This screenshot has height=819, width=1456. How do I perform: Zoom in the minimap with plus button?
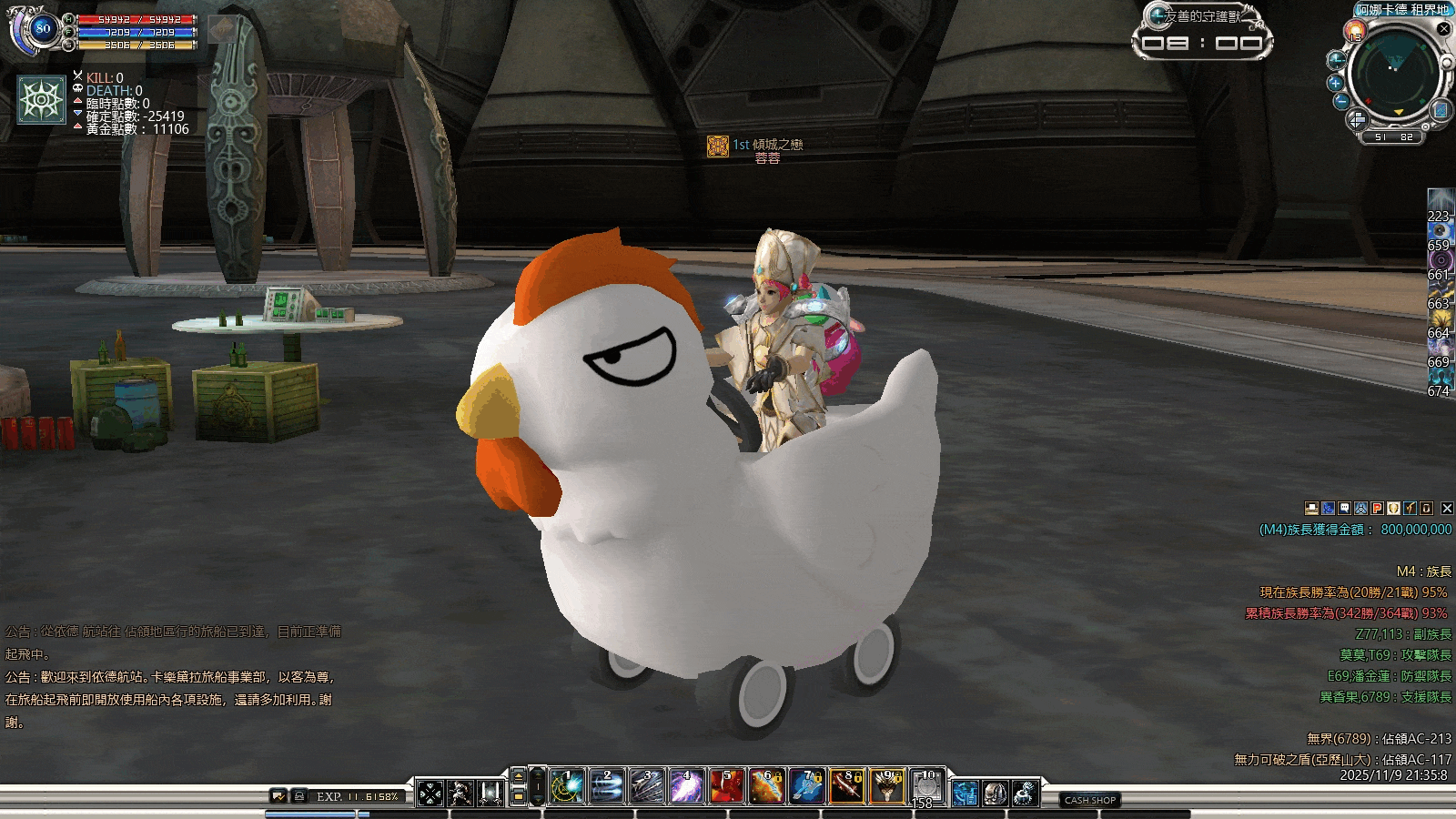(1336, 83)
